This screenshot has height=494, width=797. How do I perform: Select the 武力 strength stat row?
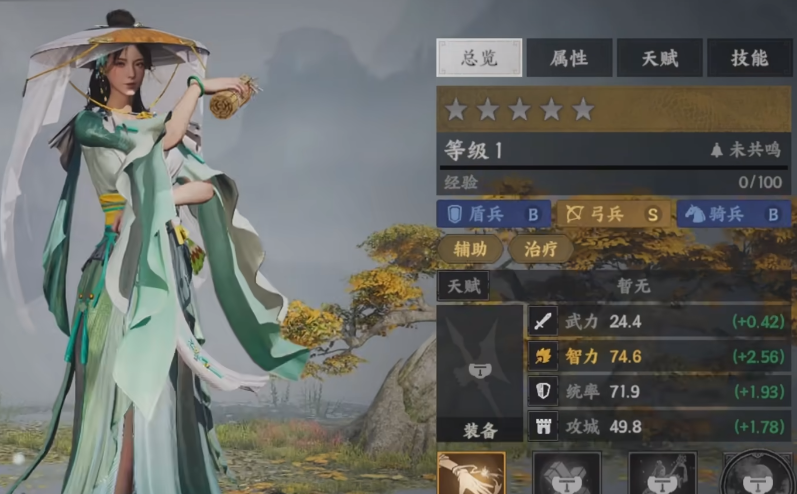pyautogui.click(x=658, y=322)
